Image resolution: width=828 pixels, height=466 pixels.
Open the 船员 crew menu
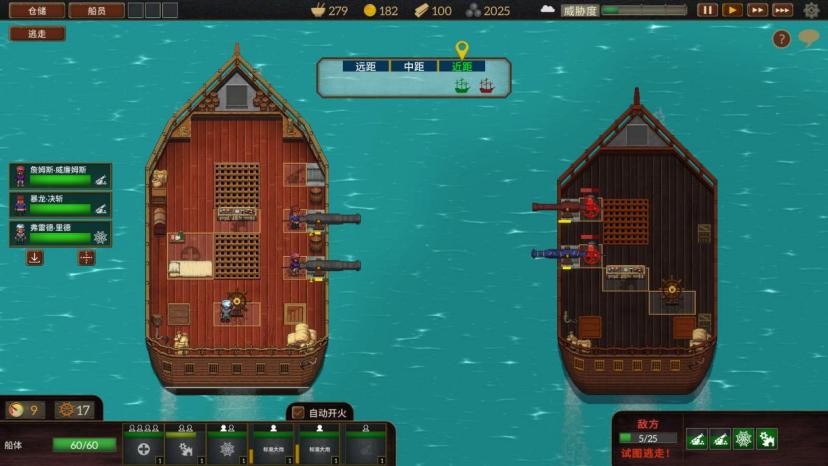coord(96,10)
